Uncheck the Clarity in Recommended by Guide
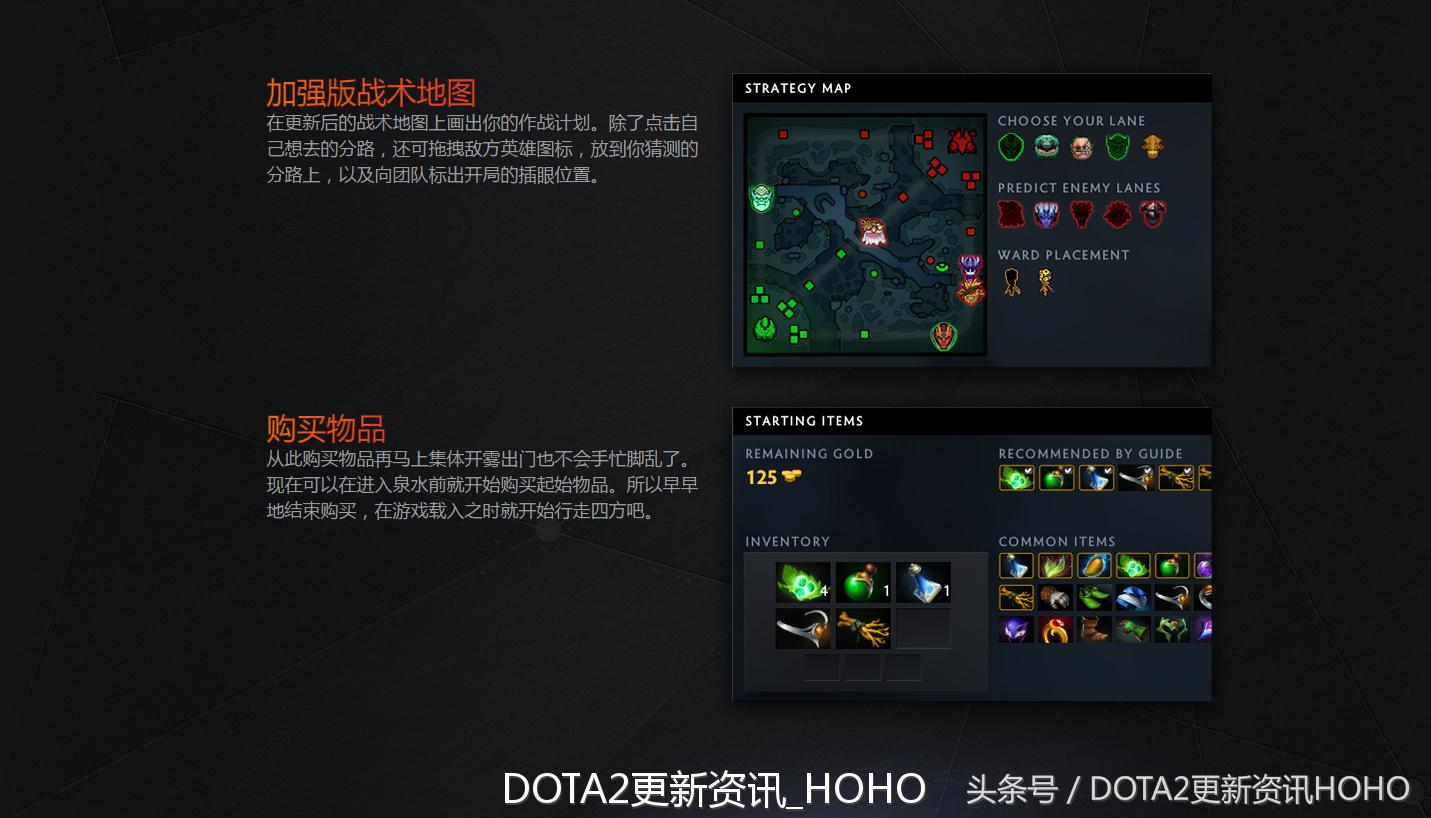Screen dimensions: 1431x818 (x=1106, y=470)
